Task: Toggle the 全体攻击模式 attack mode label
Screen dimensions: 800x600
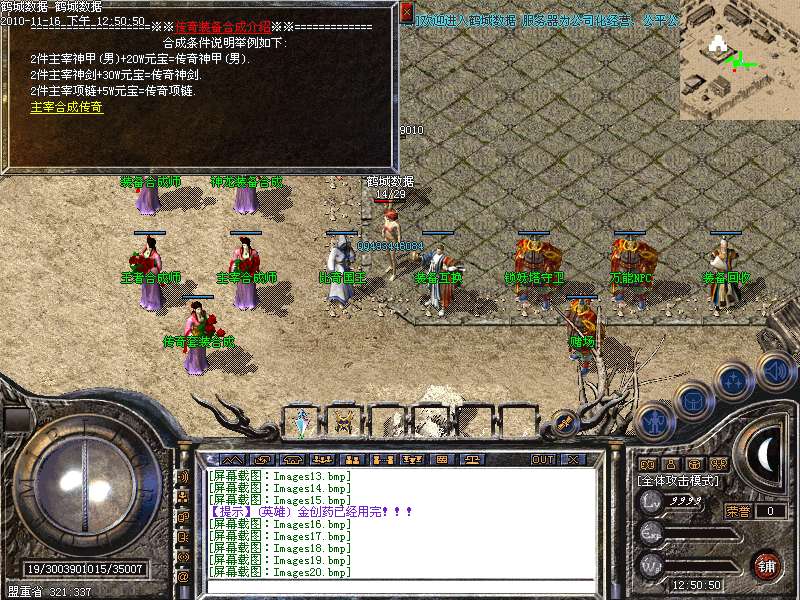Action: [x=679, y=481]
